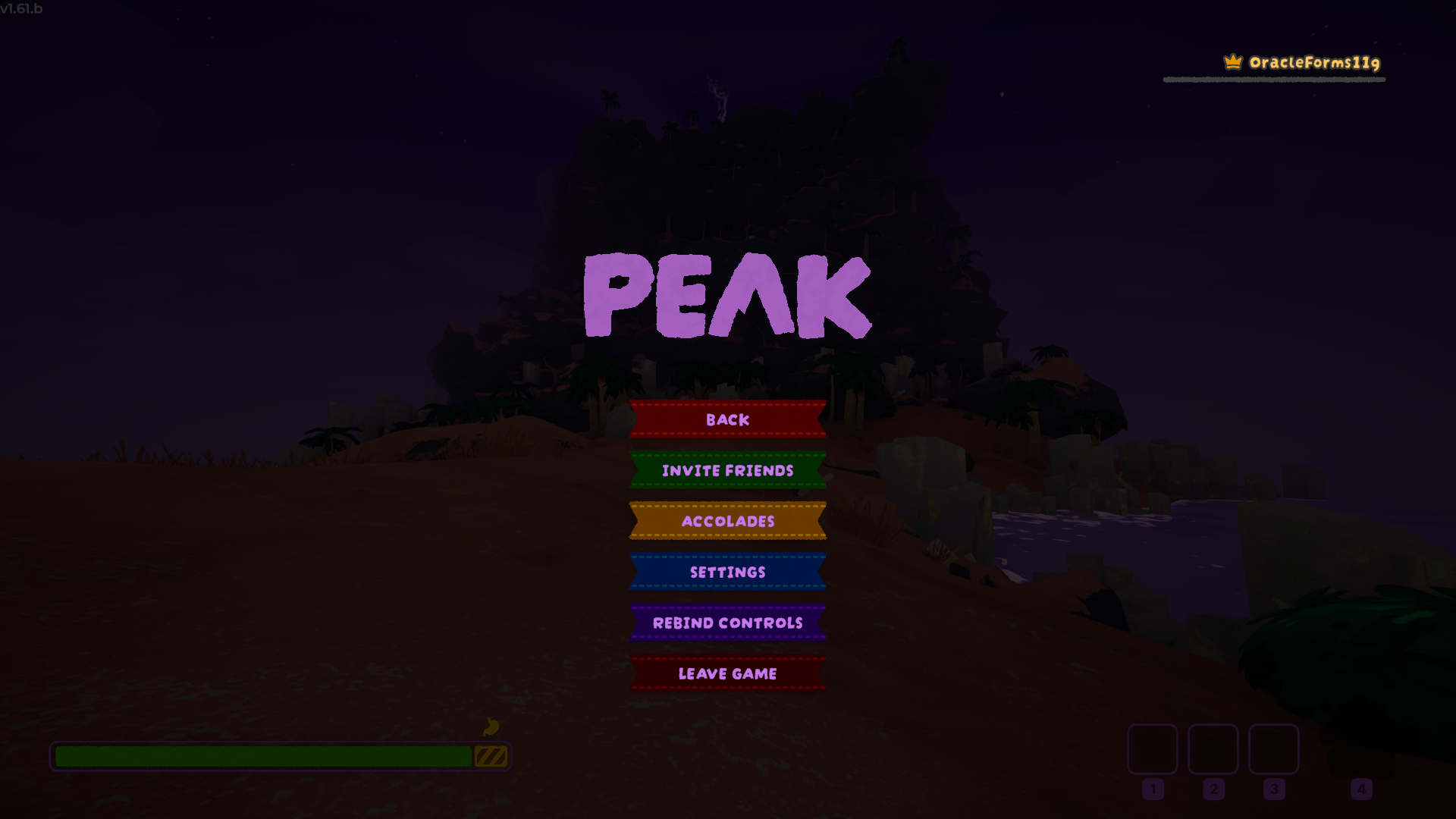Image resolution: width=1456 pixels, height=819 pixels.
Task: Open the Settings menu
Action: point(727,572)
